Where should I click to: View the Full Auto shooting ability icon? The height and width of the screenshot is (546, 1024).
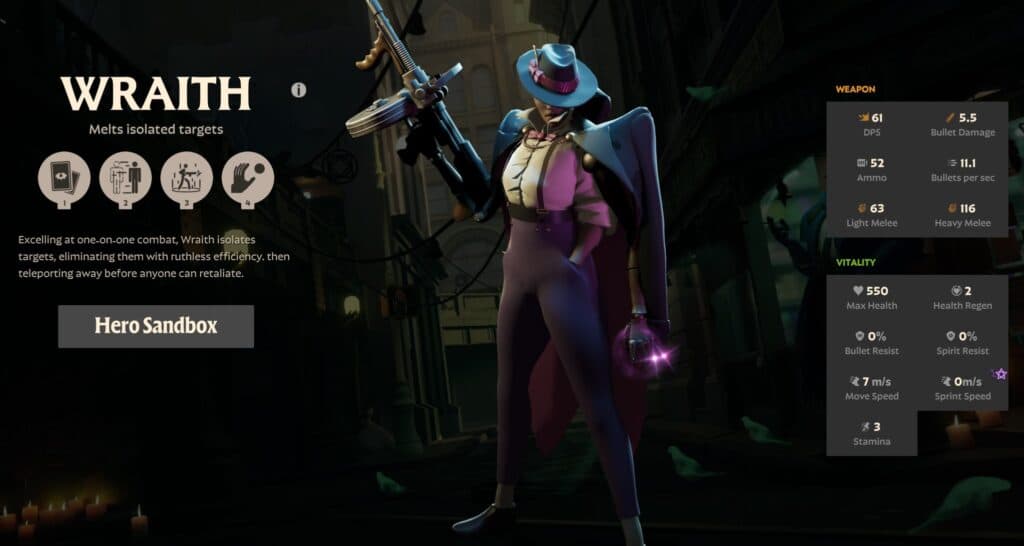pos(187,177)
